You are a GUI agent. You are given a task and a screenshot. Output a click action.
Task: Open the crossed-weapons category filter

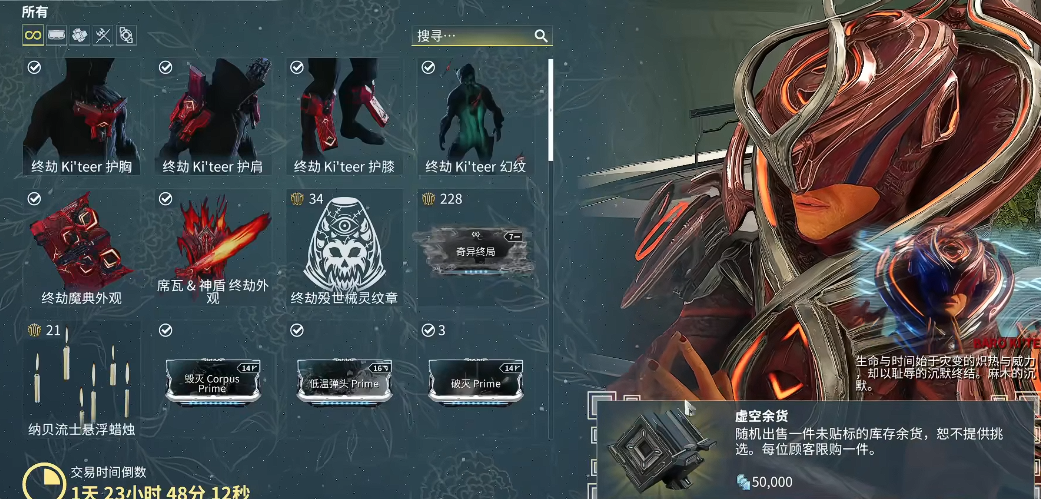click(102, 35)
